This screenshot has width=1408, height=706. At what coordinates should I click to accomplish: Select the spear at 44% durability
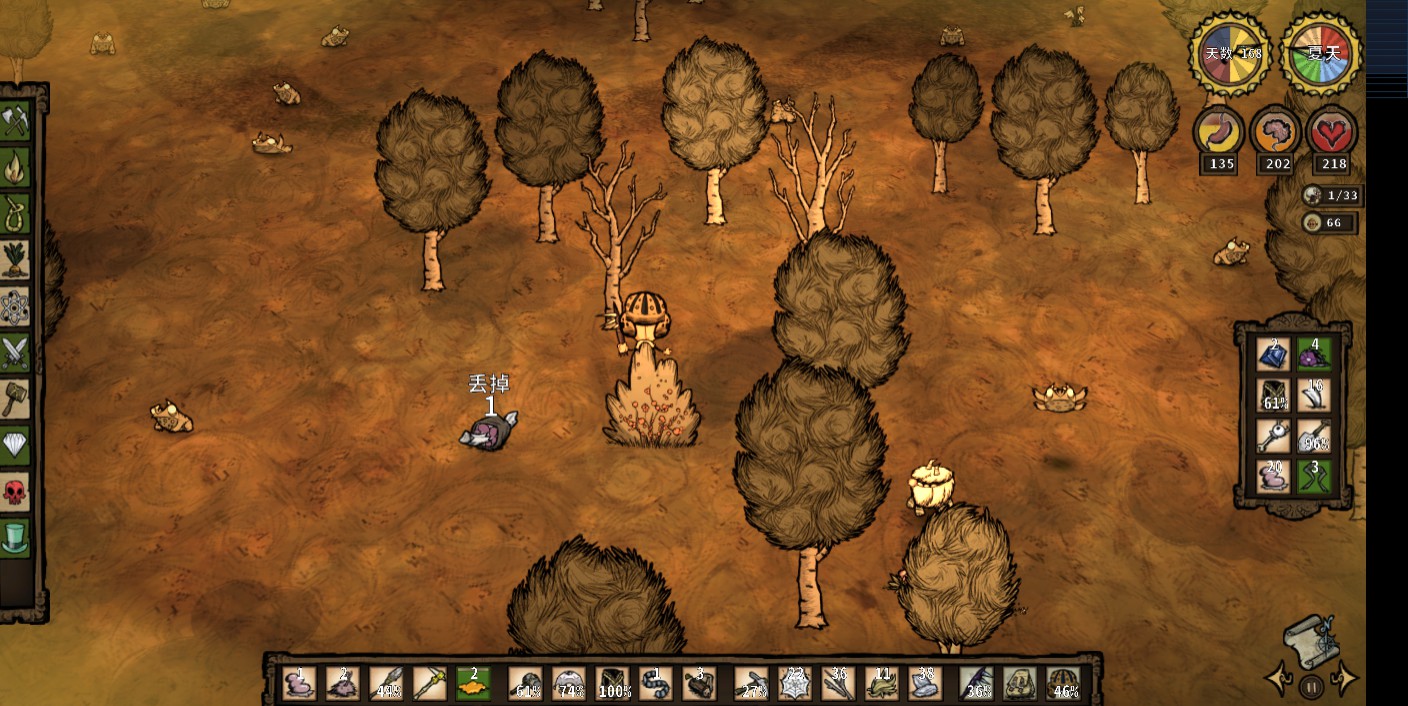click(386, 683)
